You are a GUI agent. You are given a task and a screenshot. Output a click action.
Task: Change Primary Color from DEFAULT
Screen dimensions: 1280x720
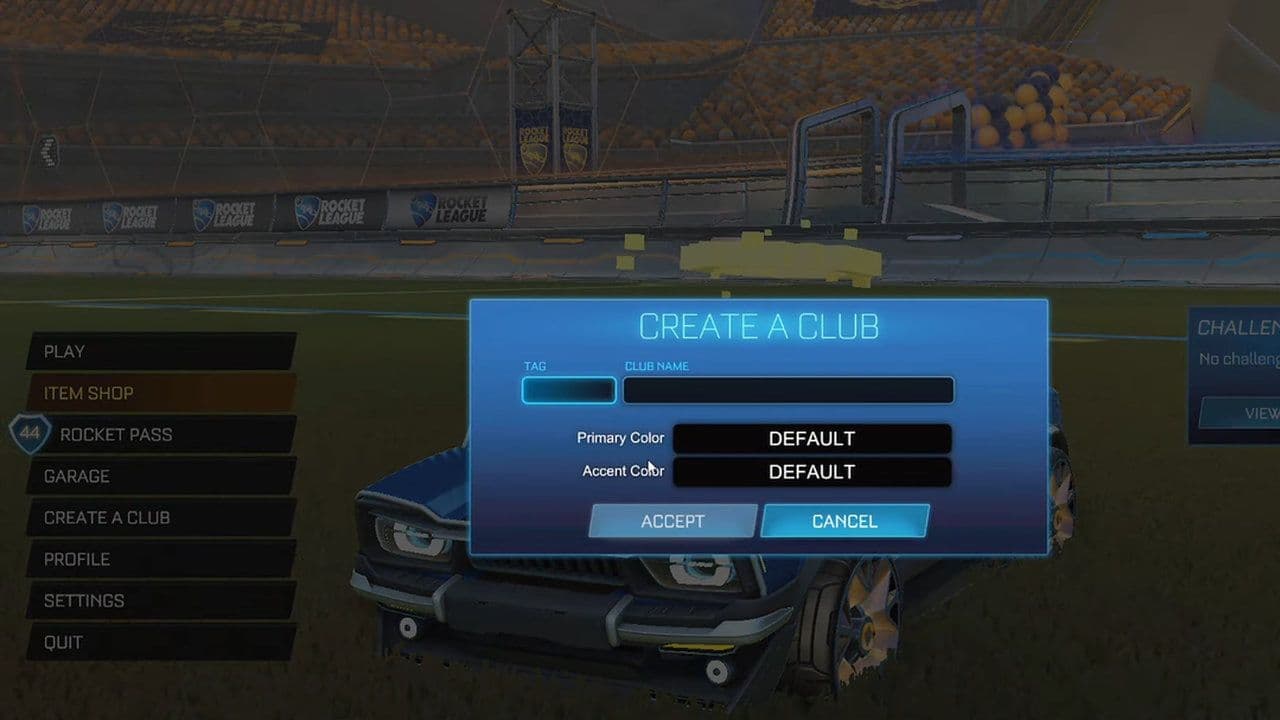[x=812, y=438]
